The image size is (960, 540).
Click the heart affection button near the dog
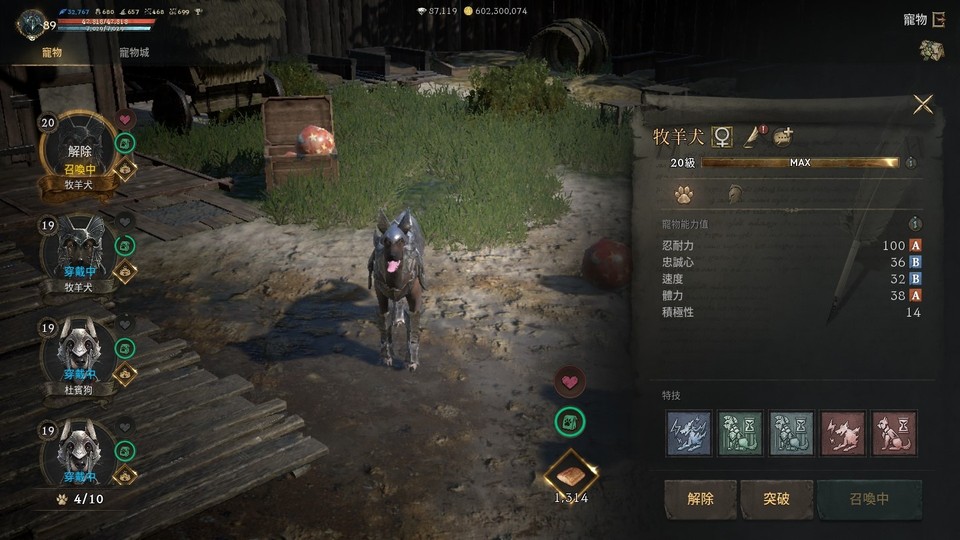click(570, 381)
